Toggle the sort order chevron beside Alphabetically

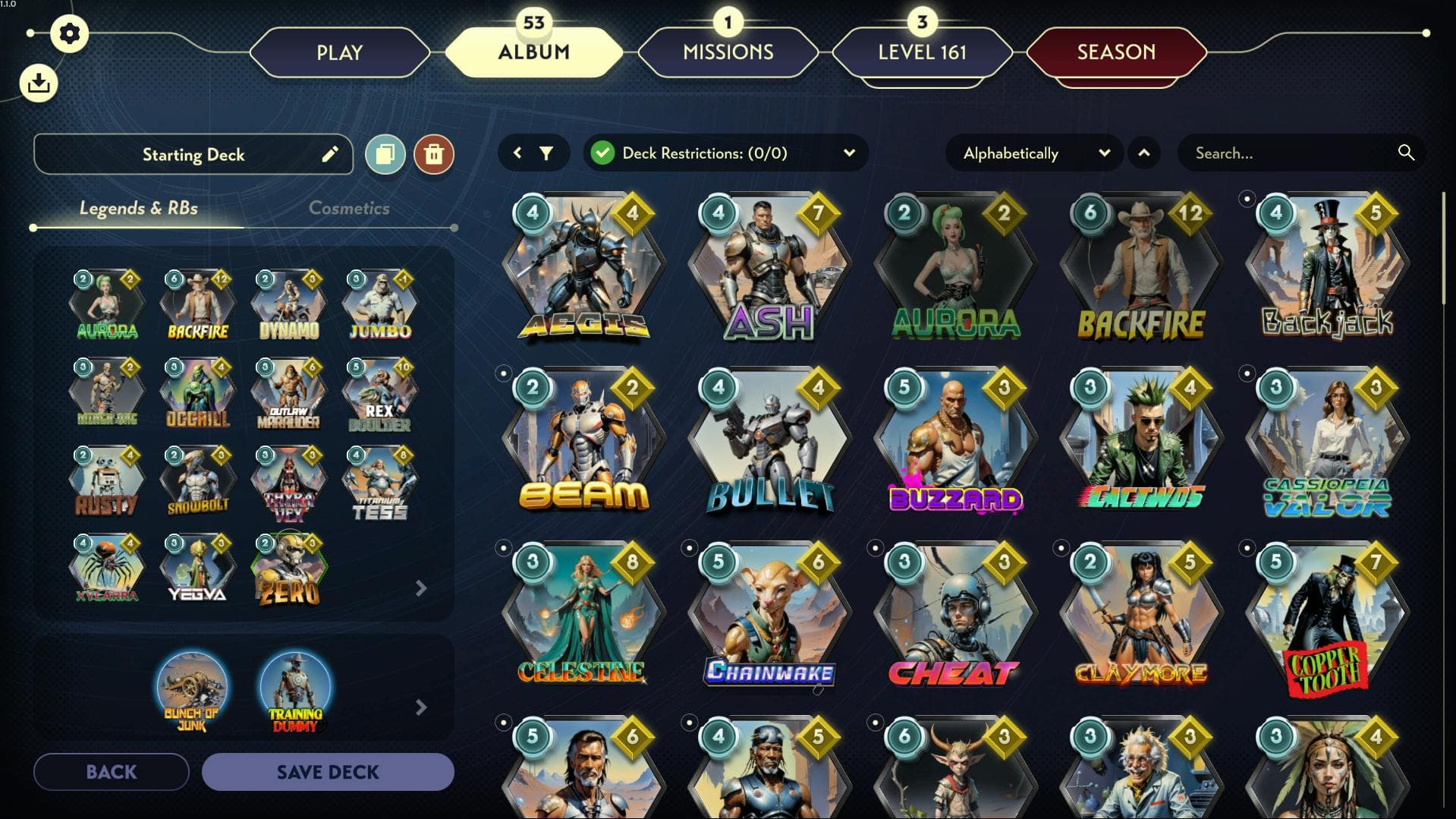tap(1145, 153)
